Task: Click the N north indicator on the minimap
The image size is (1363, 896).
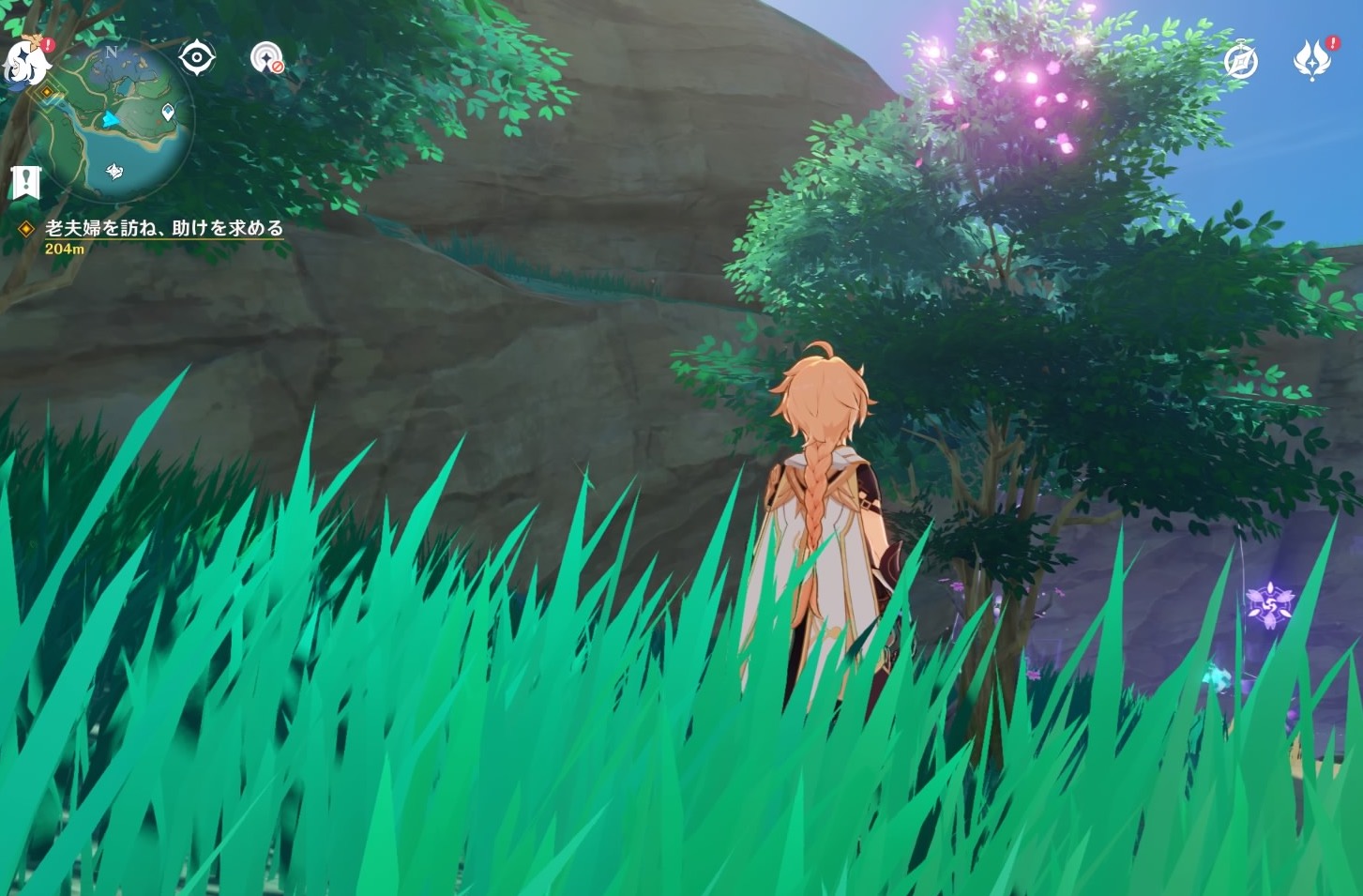Action: 111,52
